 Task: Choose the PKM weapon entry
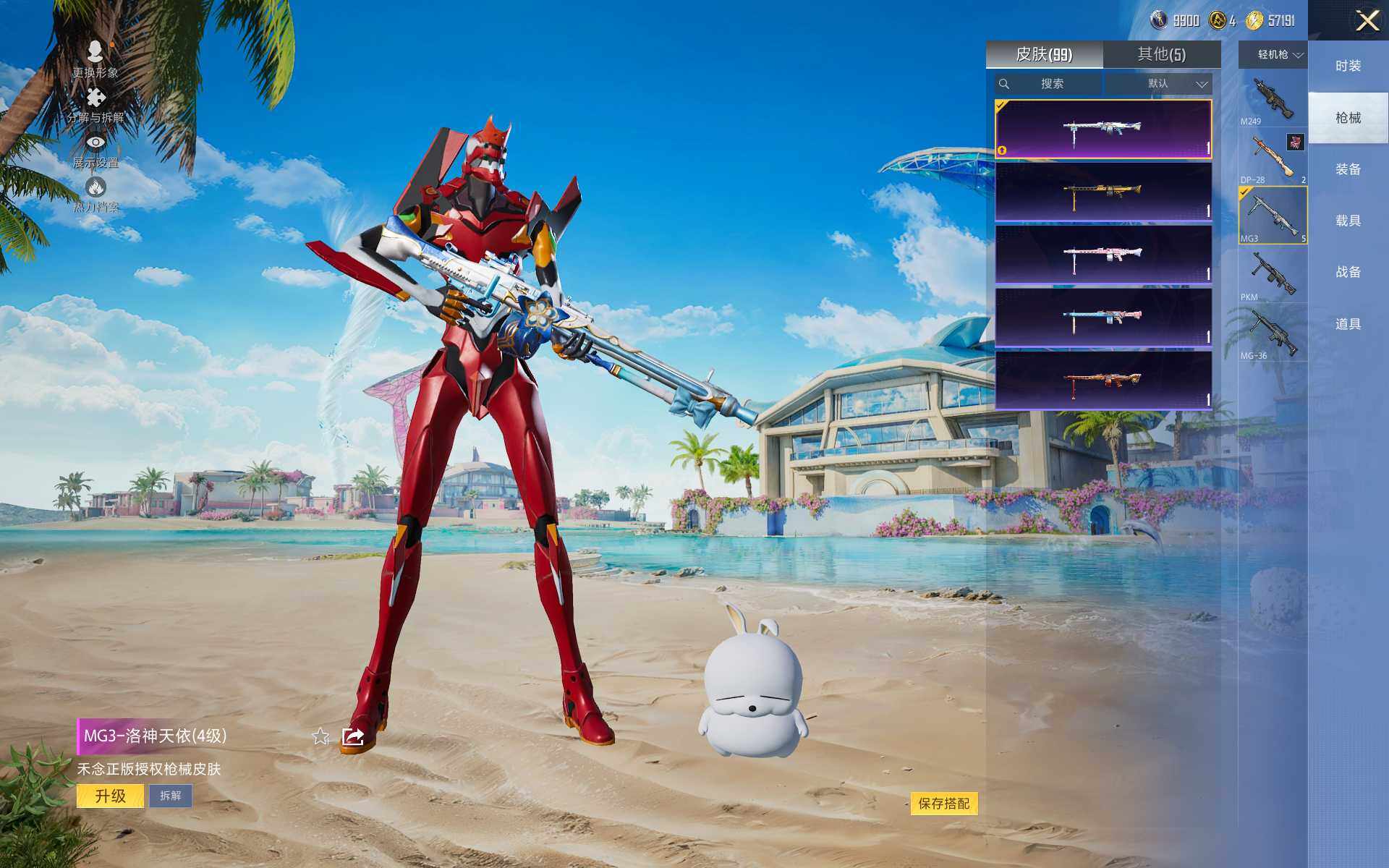tap(1273, 275)
